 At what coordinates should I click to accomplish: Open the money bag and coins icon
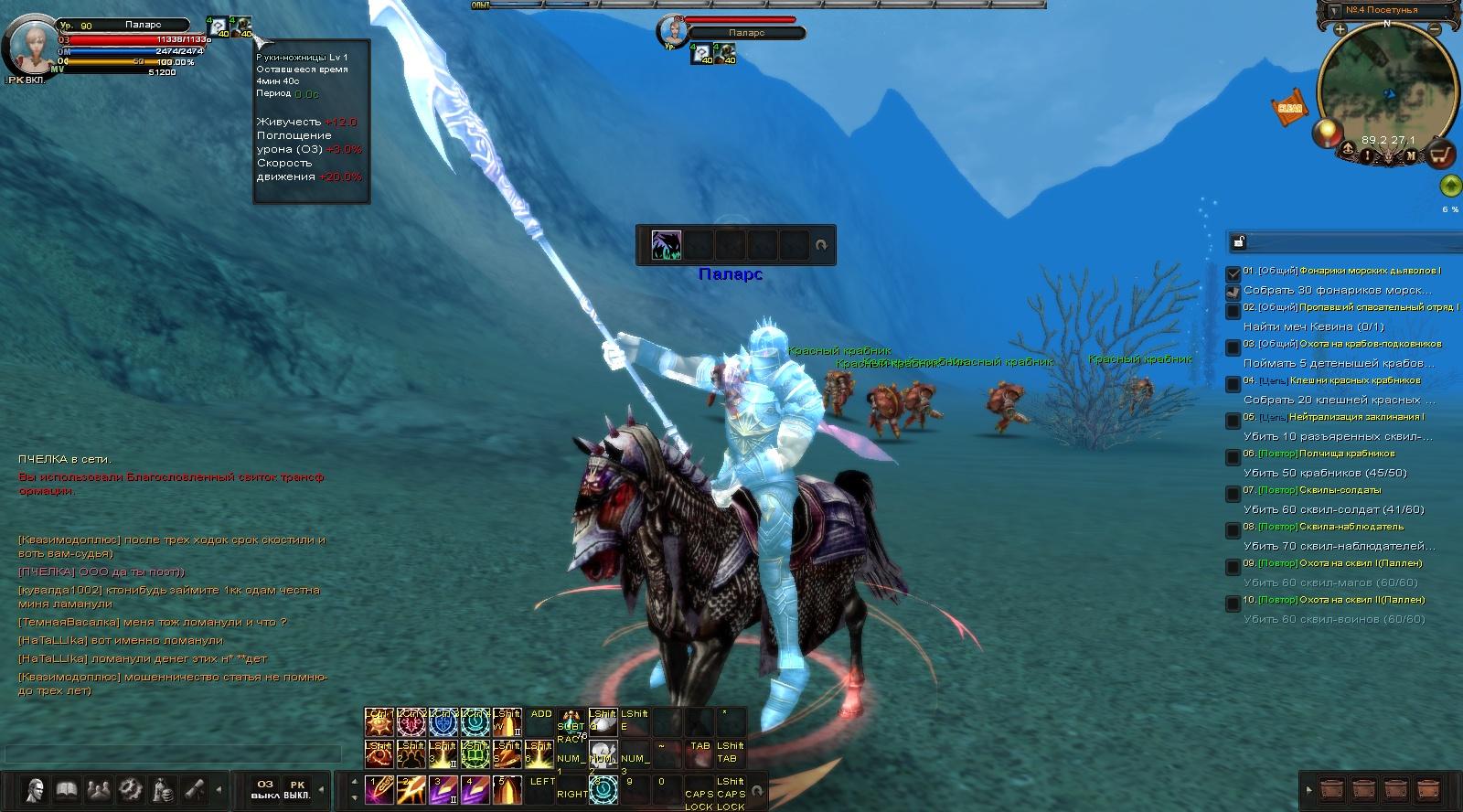[163, 789]
